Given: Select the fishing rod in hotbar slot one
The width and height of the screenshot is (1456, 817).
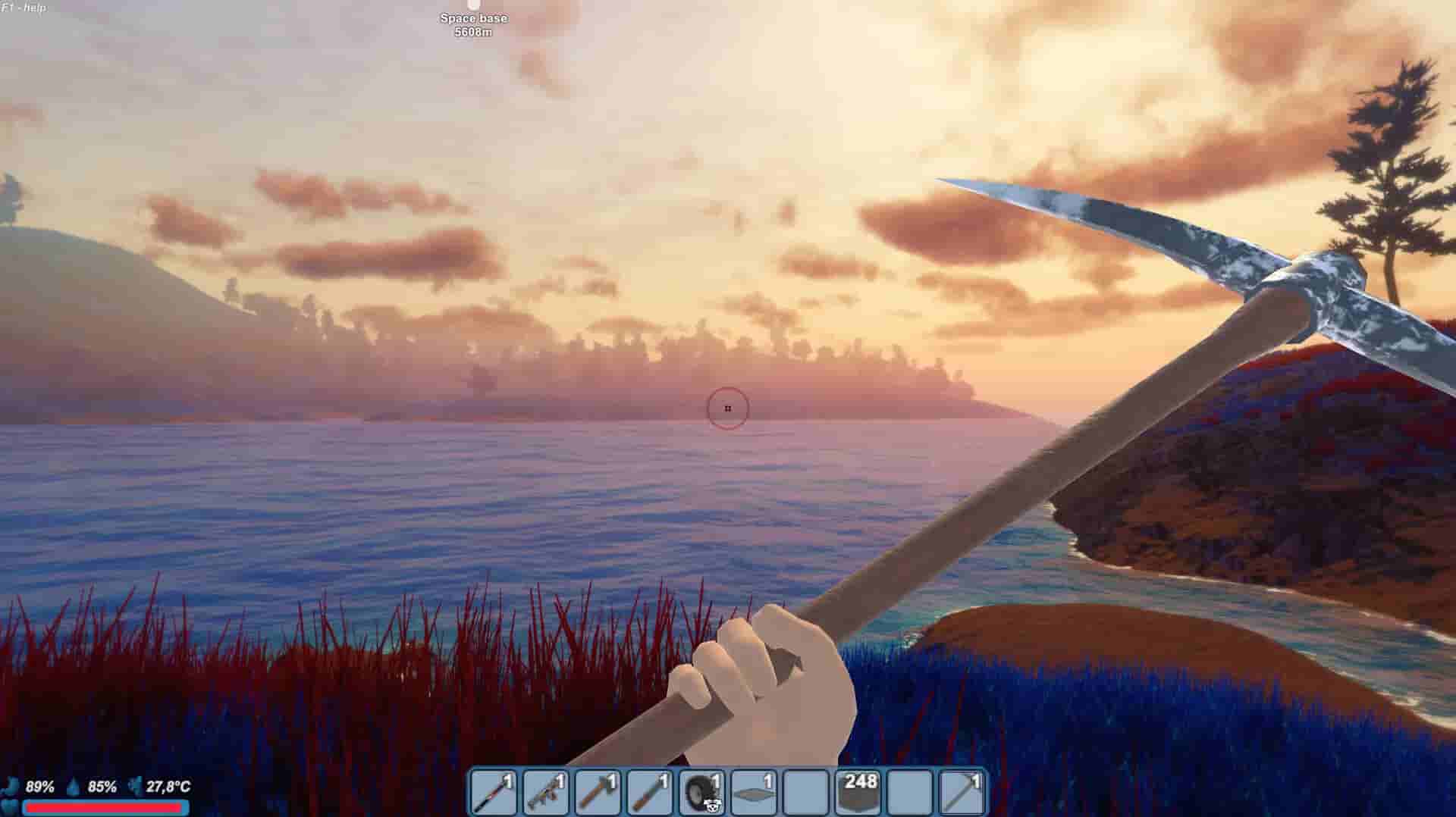Looking at the screenshot, I should (493, 791).
